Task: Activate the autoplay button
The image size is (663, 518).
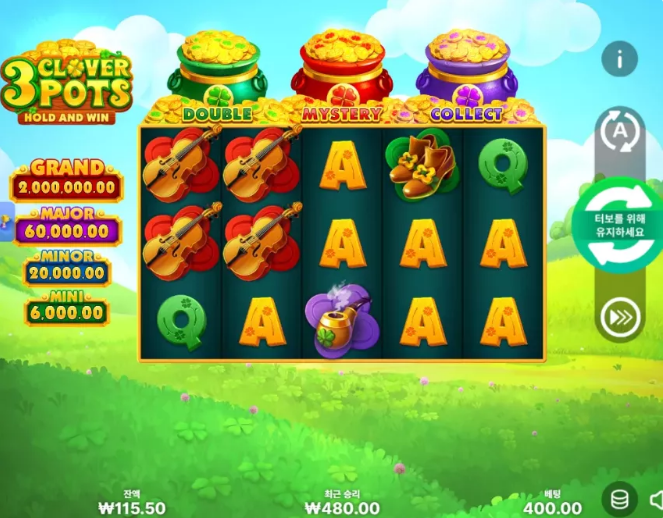Action: 619,131
